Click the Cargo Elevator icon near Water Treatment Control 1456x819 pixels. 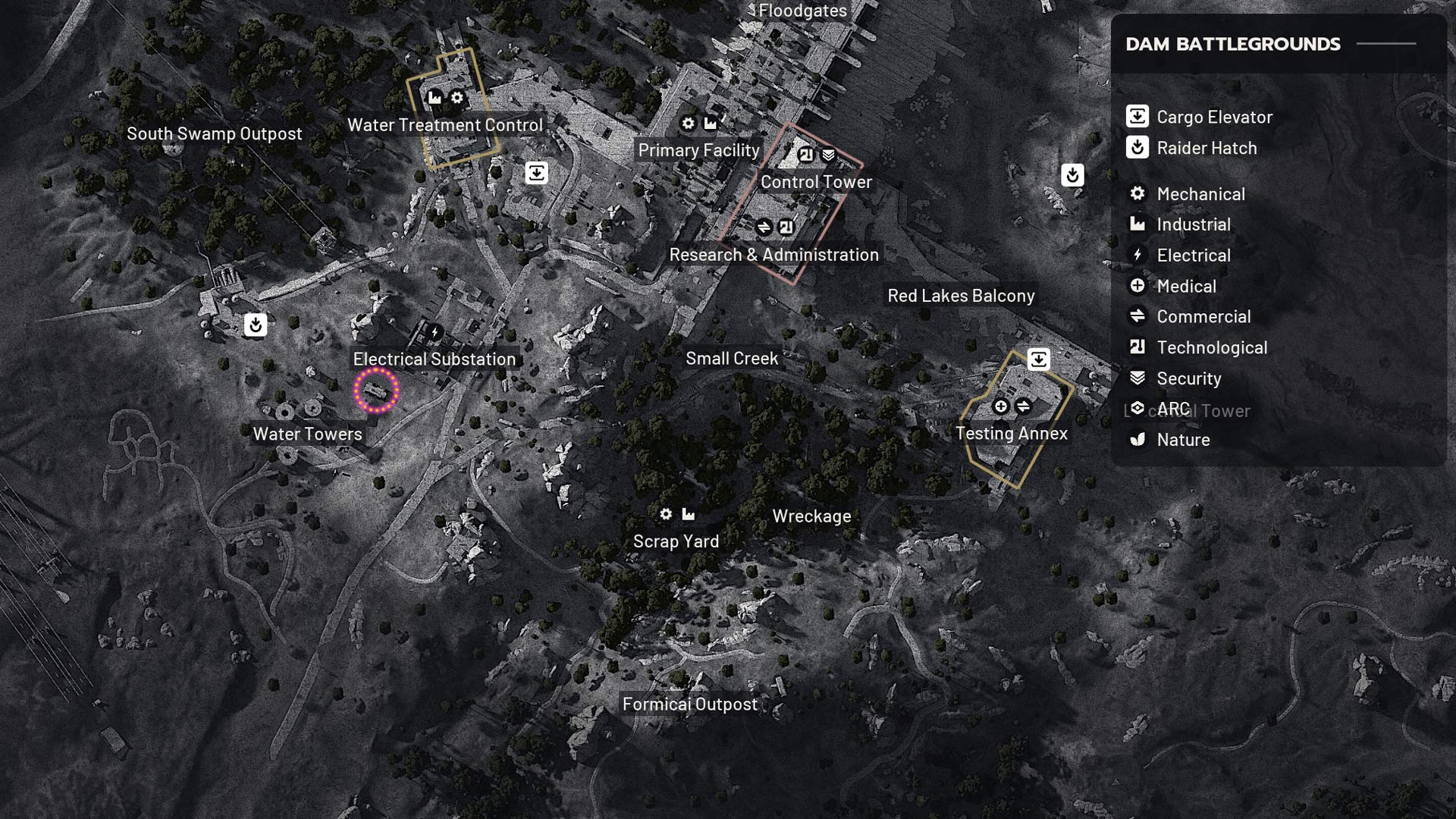point(536,173)
